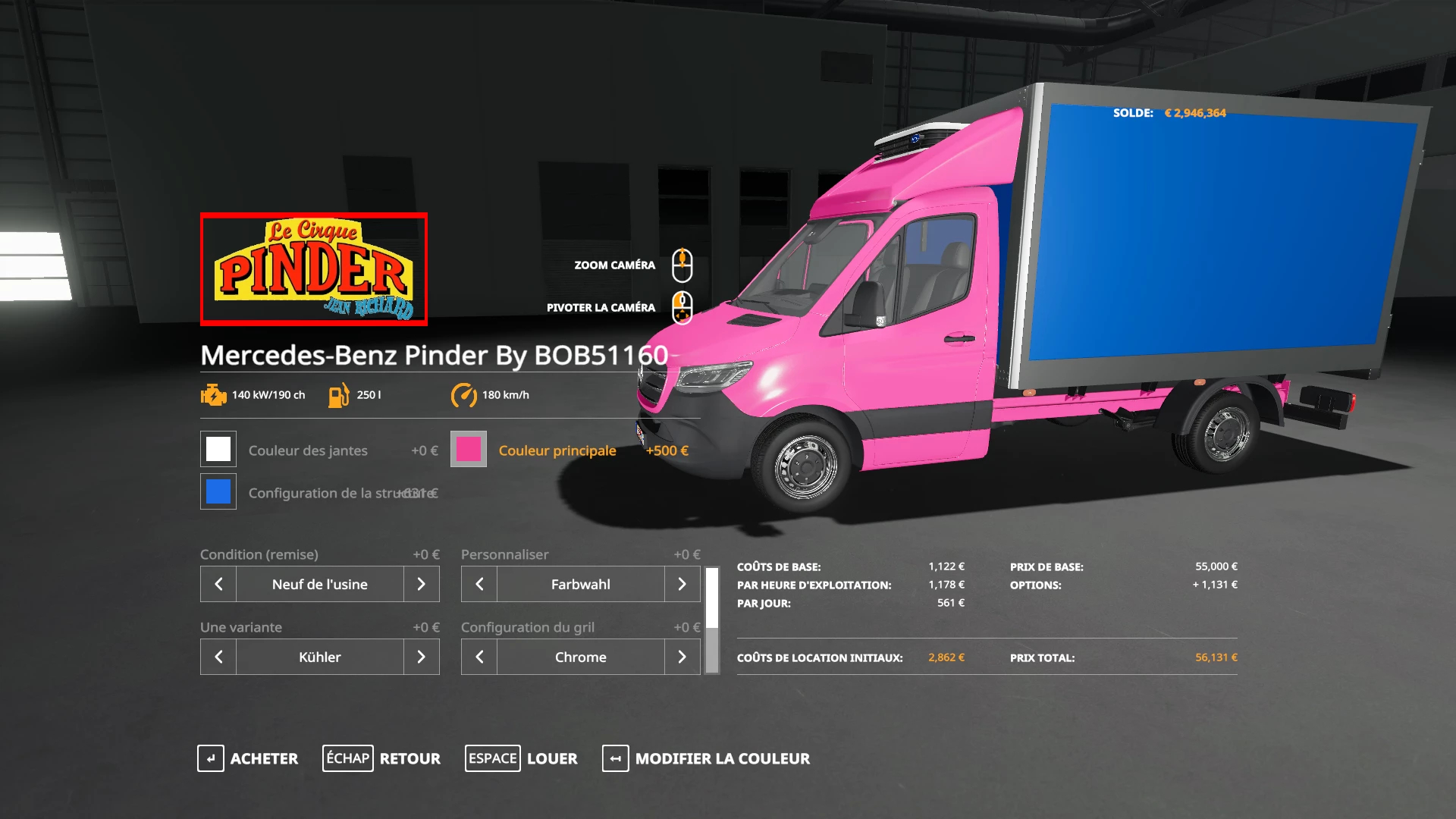Go to previous Condition option
This screenshot has width=1456, height=819.
218,584
